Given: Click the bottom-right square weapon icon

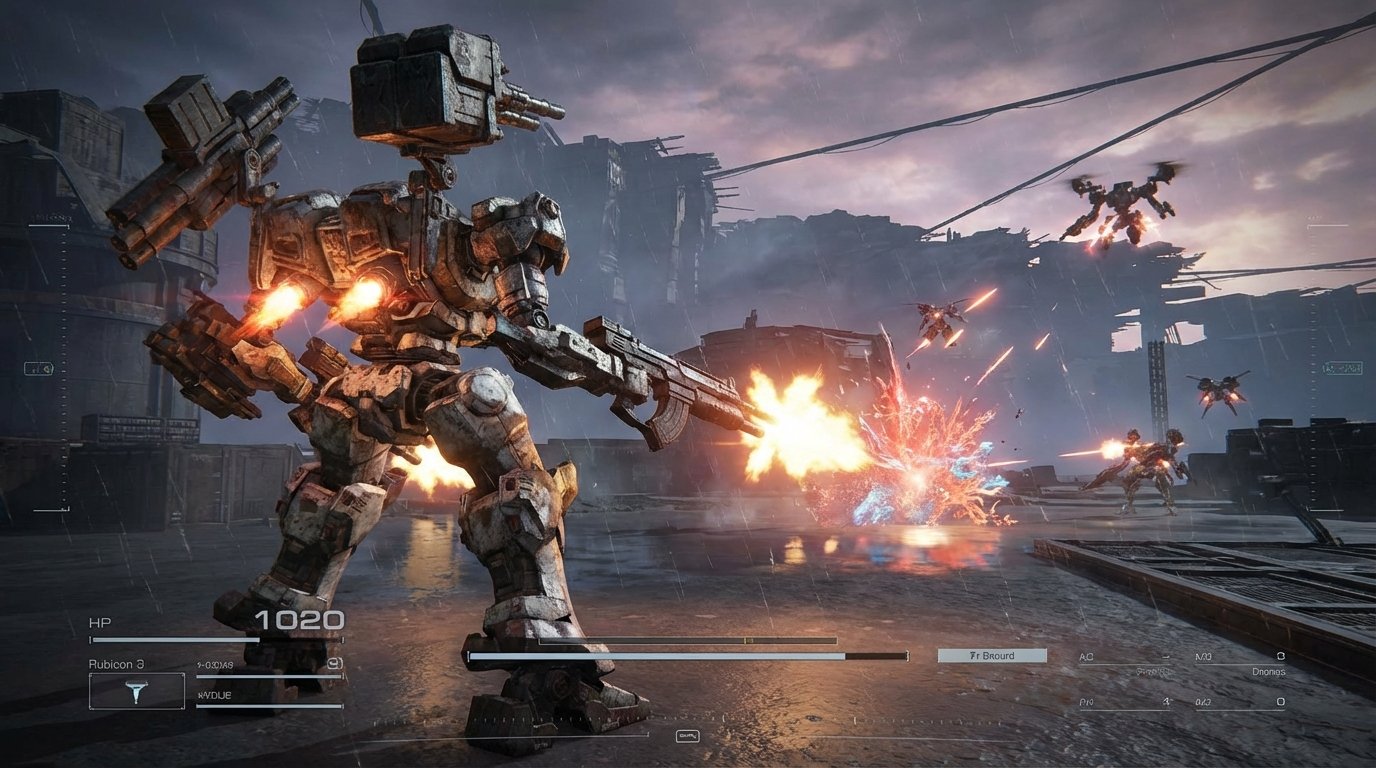Looking at the screenshot, I should tap(1279, 701).
